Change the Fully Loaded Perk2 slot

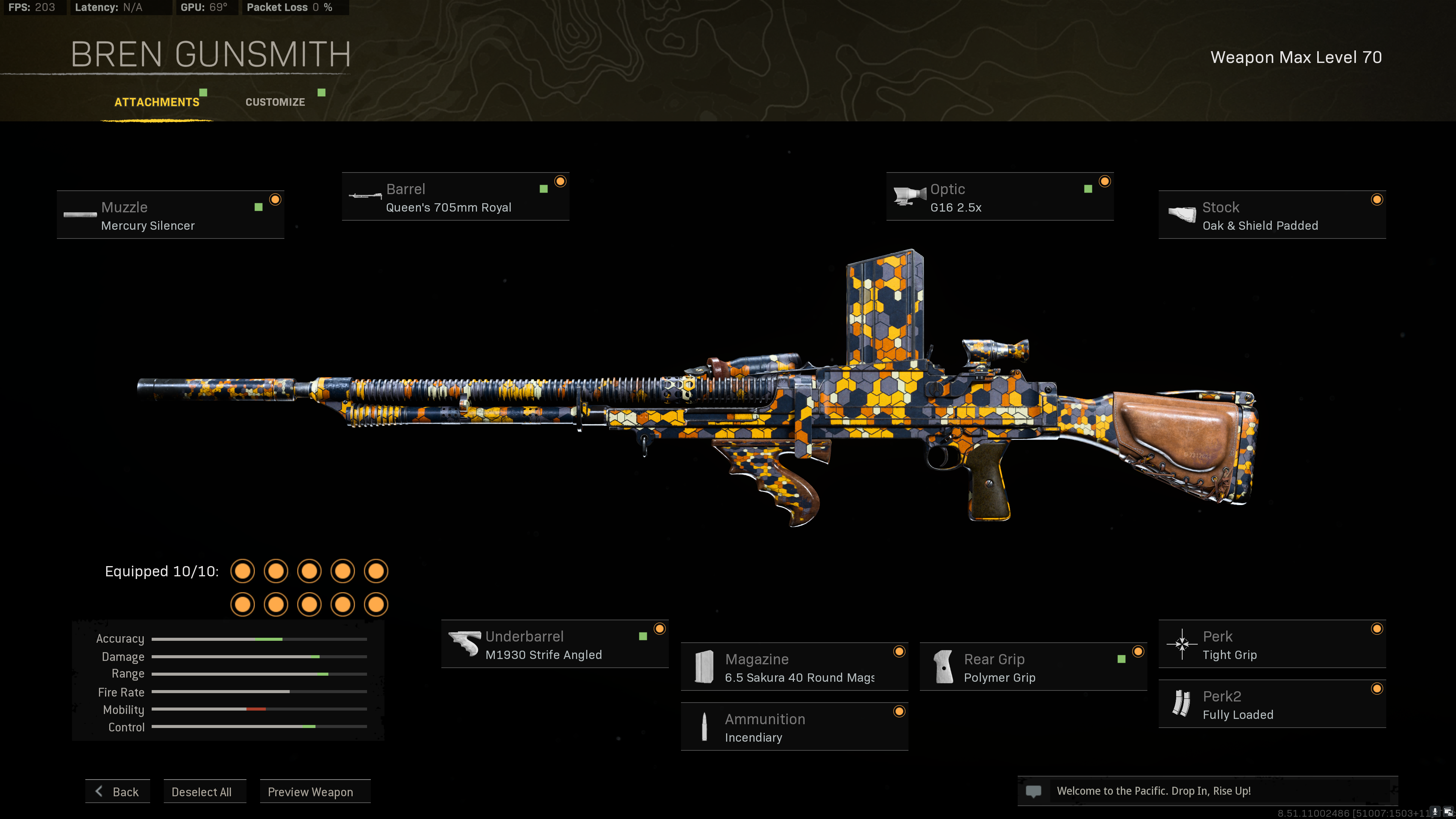coord(1272,704)
